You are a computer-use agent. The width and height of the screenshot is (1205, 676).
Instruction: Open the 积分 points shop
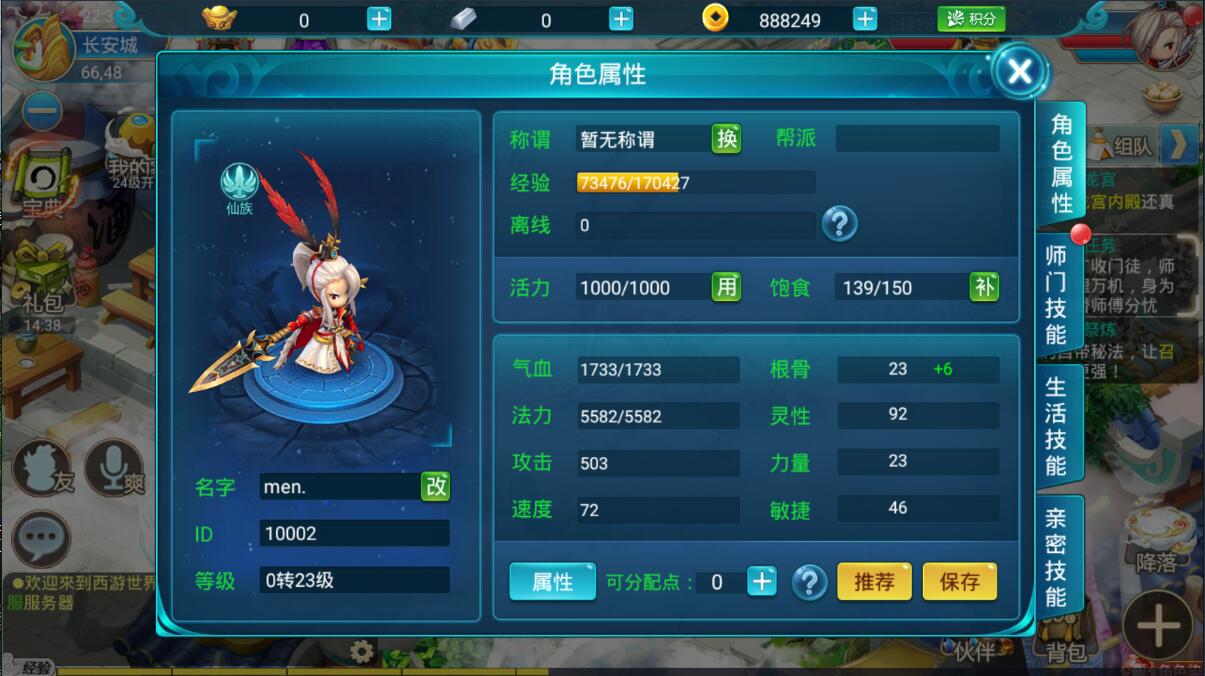click(971, 19)
